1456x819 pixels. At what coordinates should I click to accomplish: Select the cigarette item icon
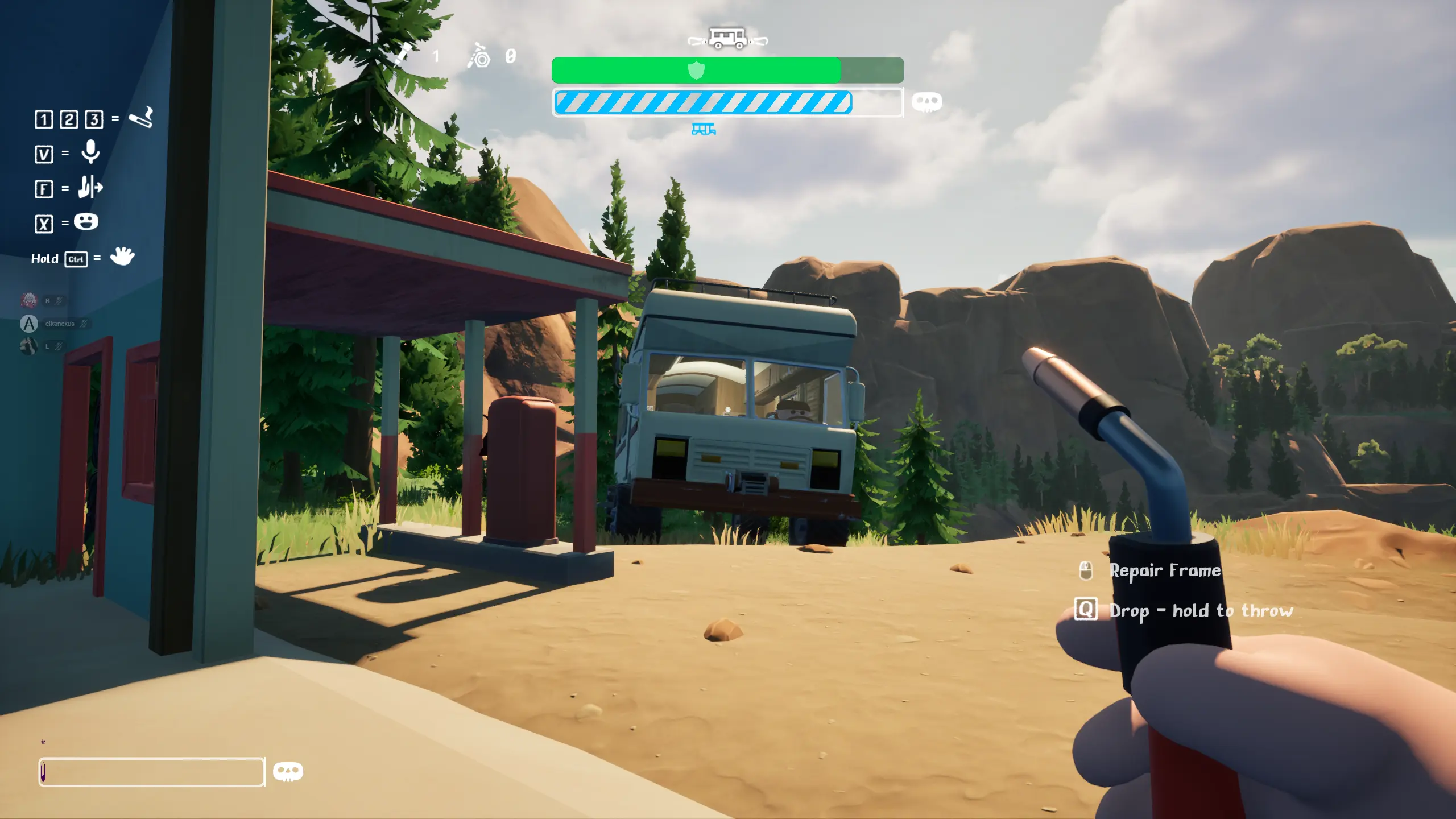(x=141, y=118)
